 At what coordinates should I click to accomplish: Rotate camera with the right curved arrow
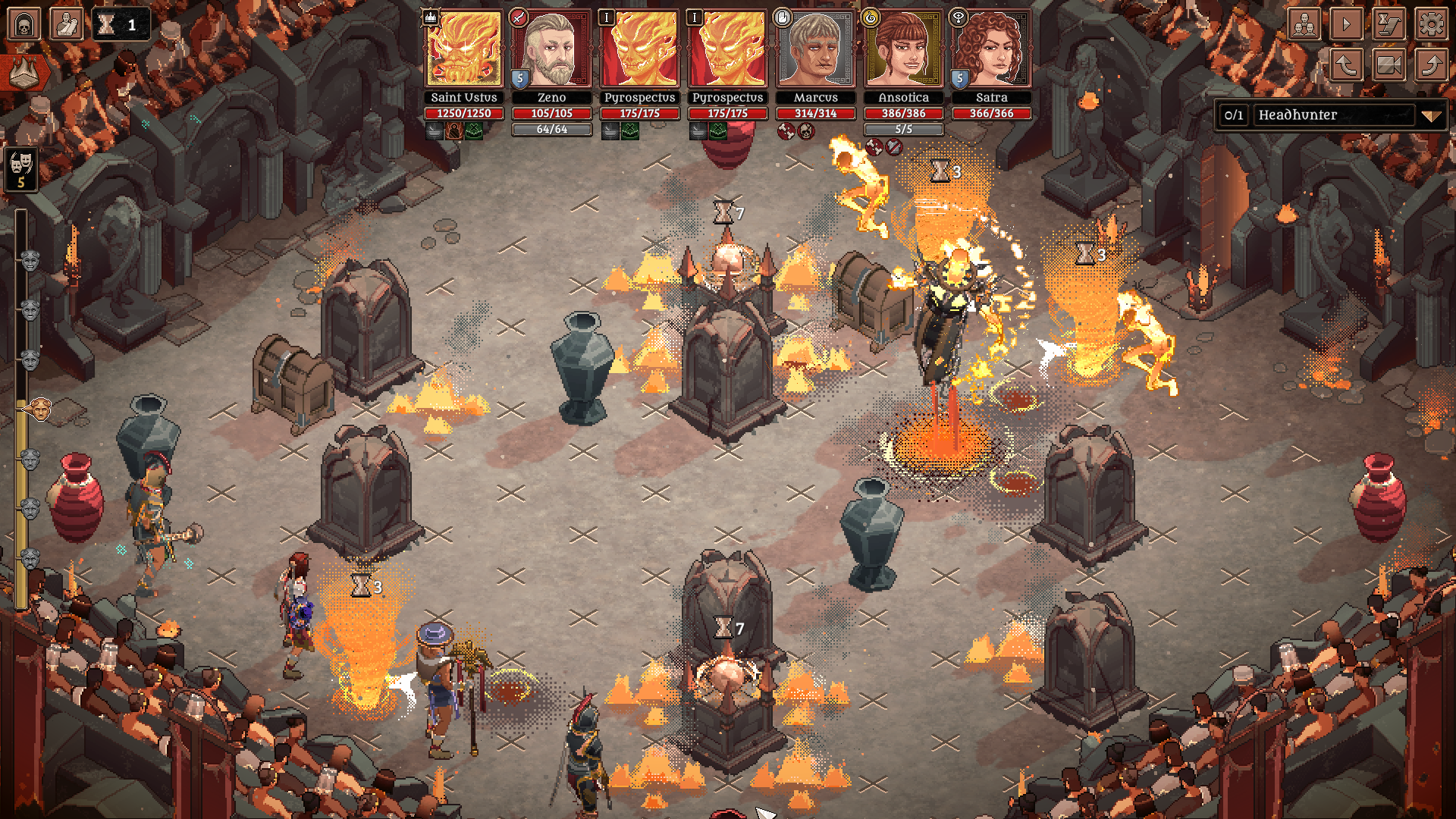[1431, 65]
